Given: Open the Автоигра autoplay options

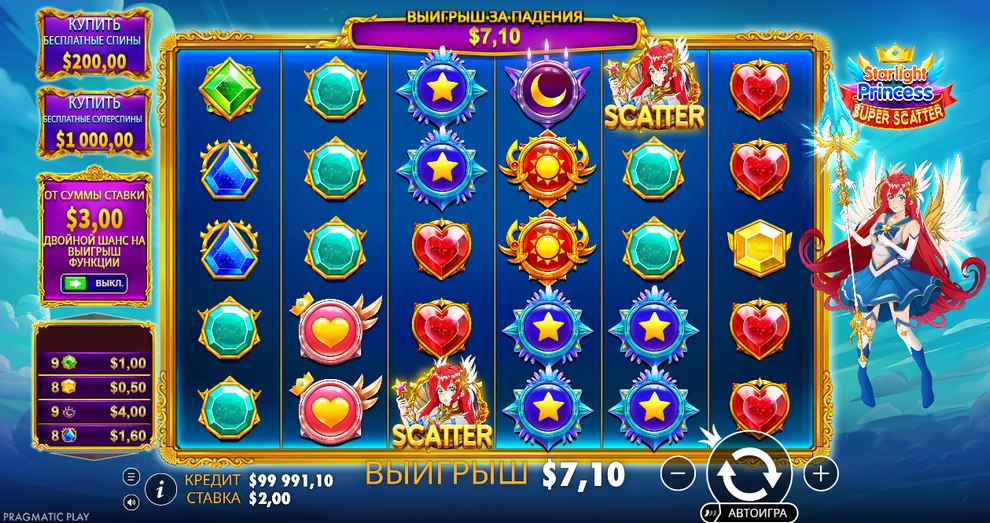Looking at the screenshot, I should (748, 513).
